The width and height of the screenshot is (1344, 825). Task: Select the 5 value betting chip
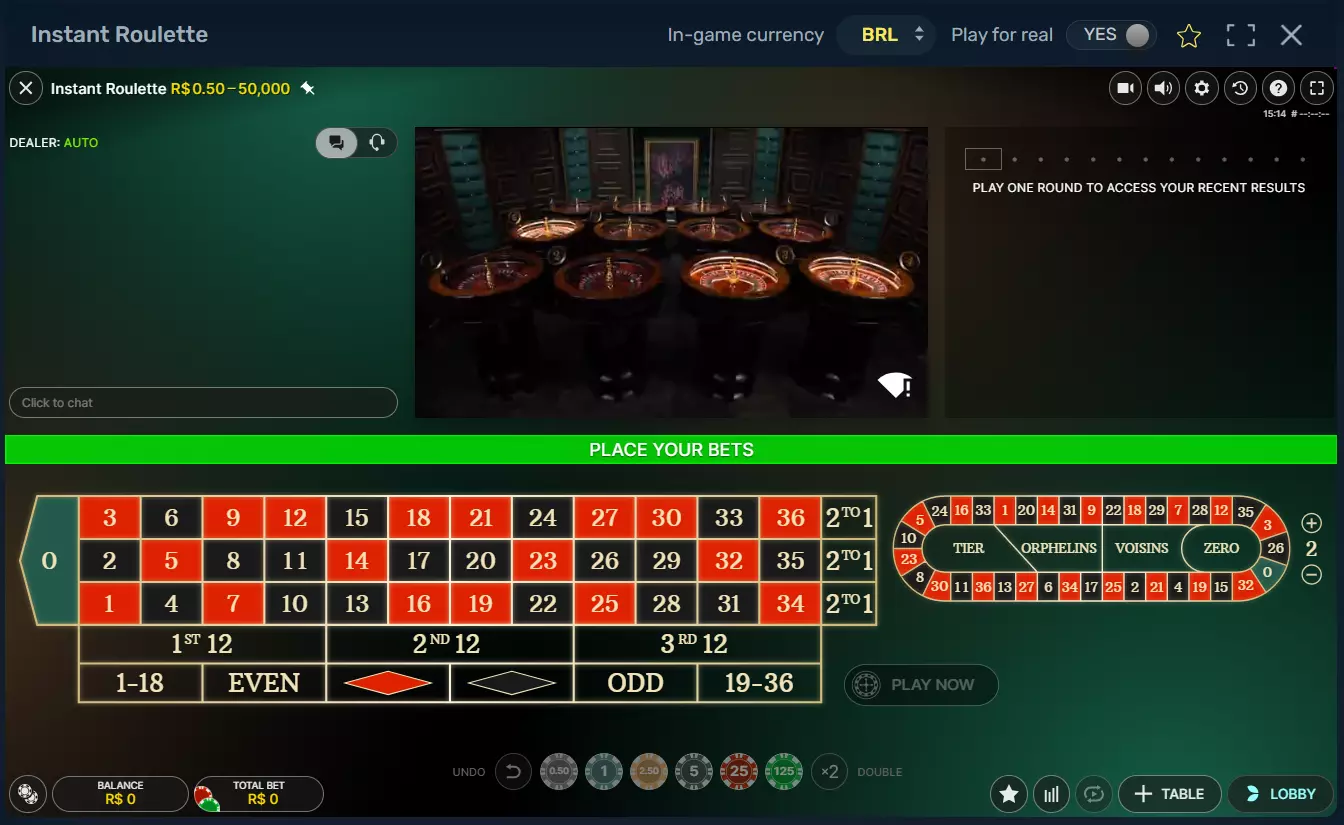coord(694,771)
